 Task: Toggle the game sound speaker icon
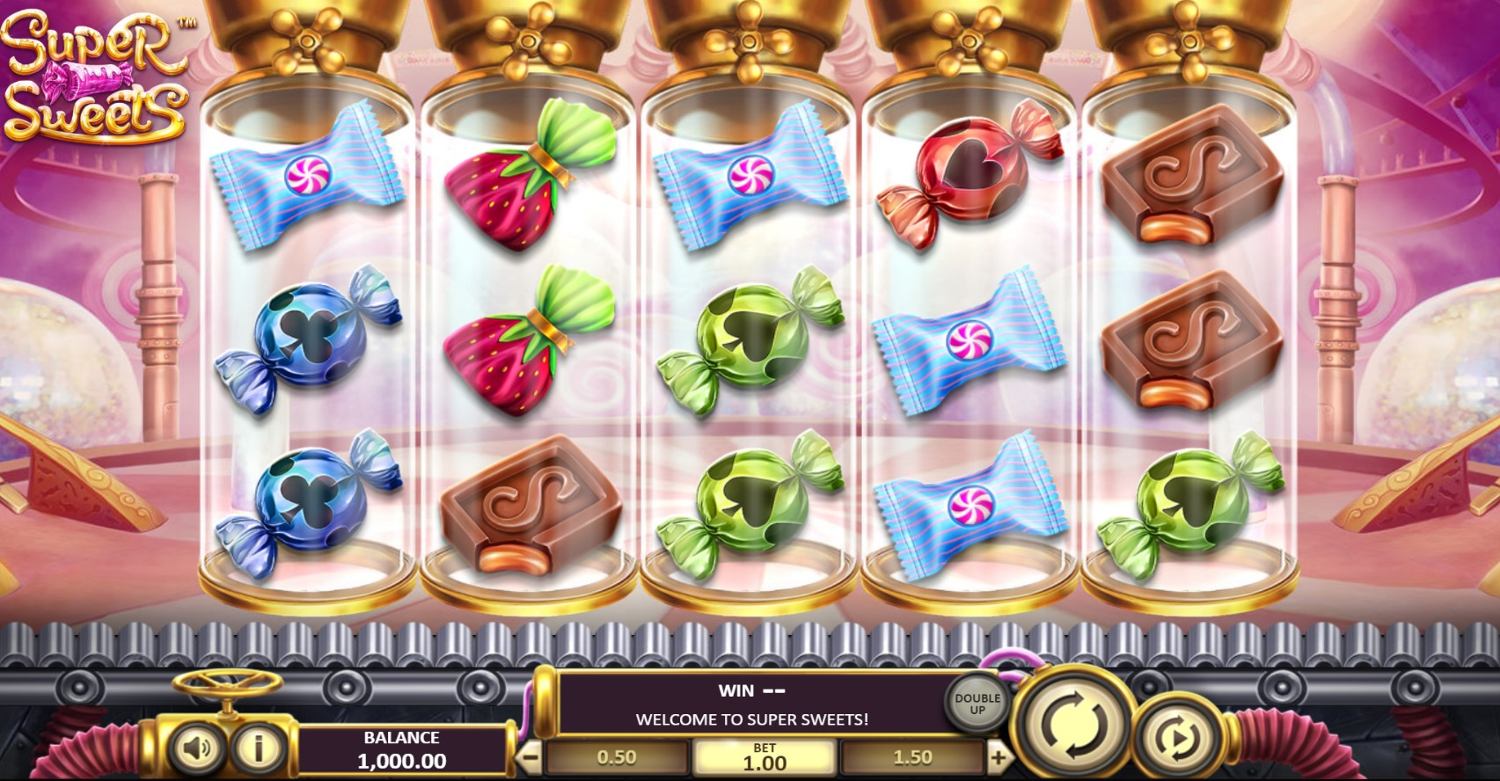196,749
